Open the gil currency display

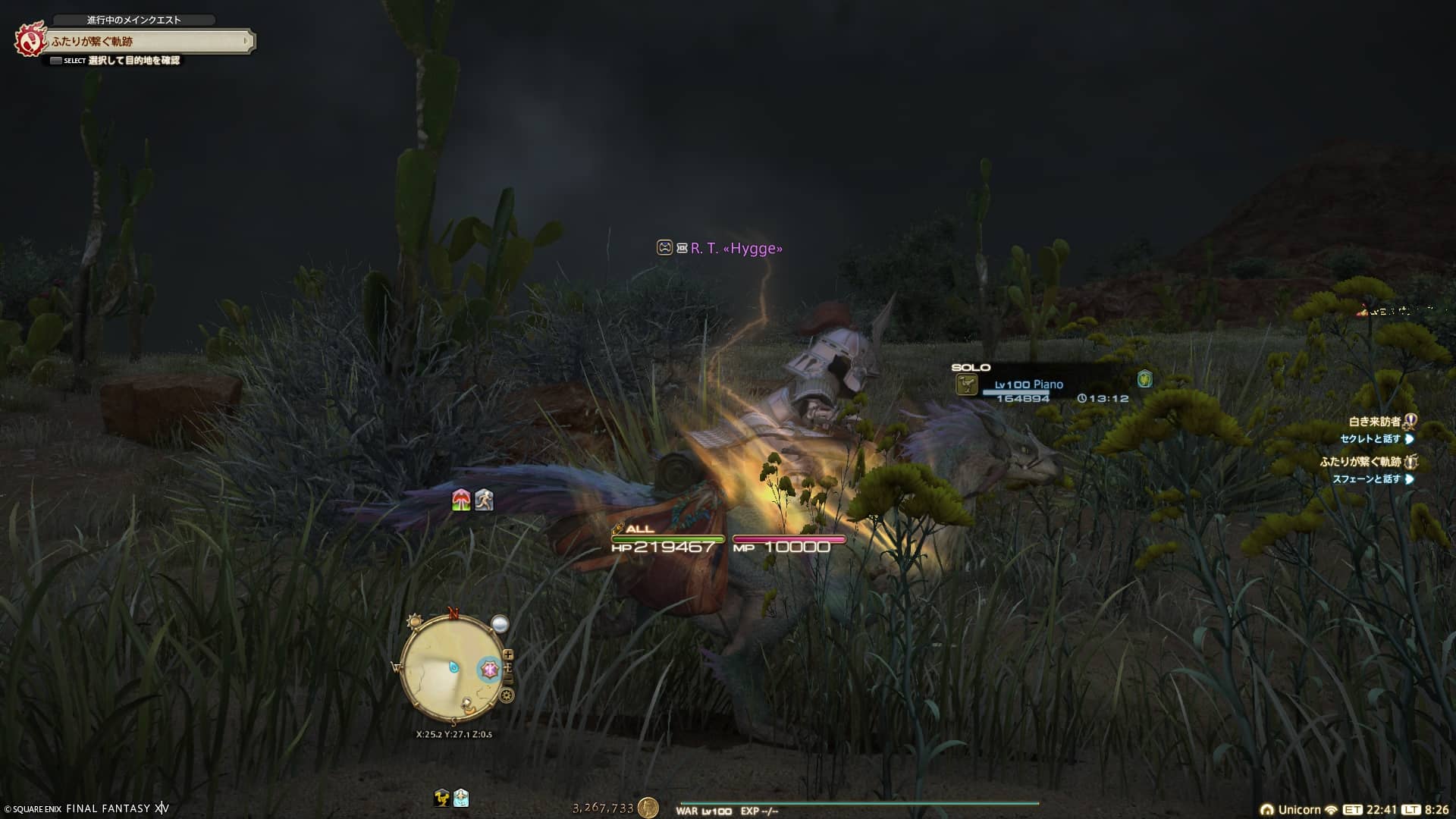(614, 808)
